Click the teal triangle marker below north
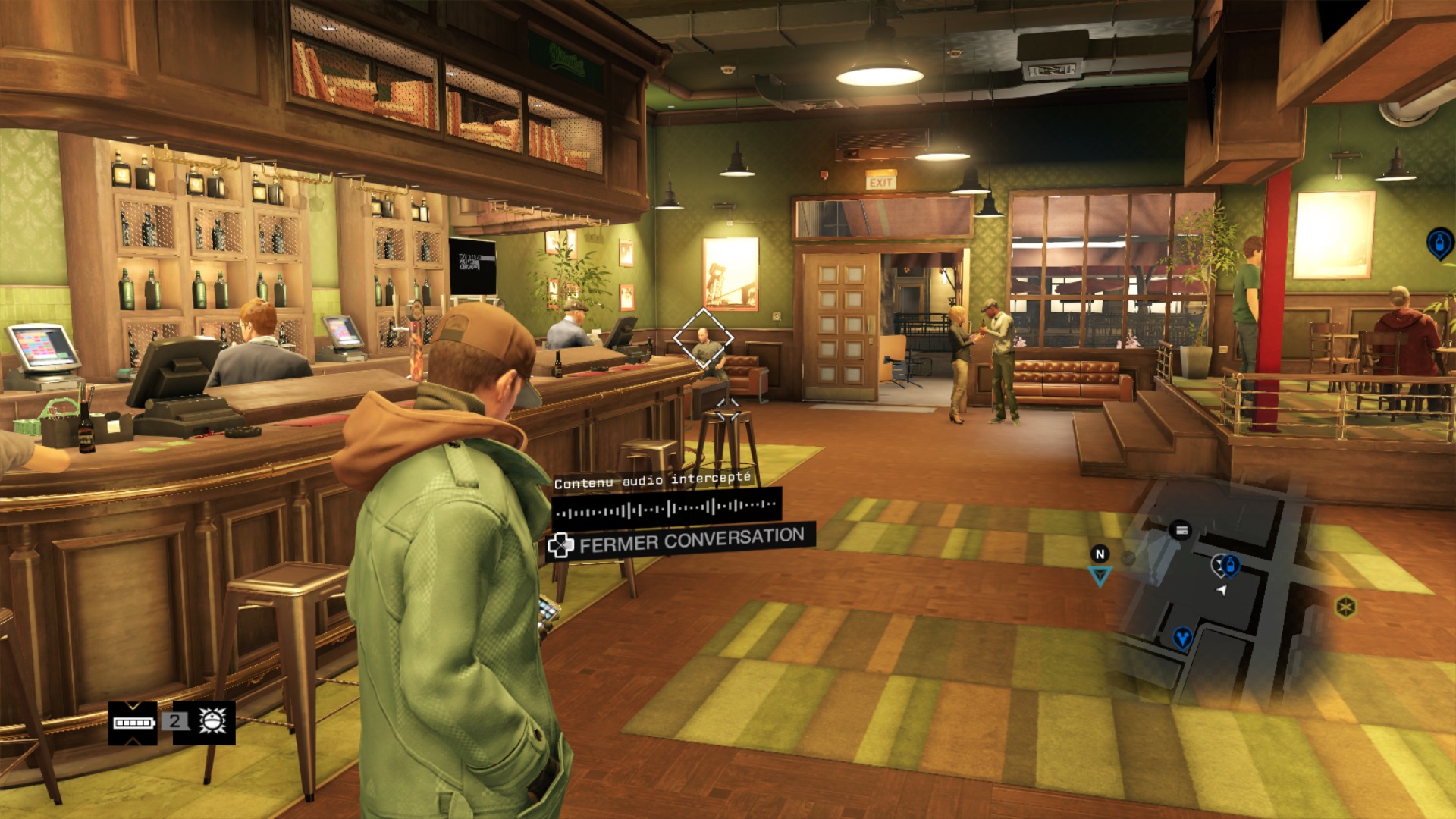 click(1100, 577)
